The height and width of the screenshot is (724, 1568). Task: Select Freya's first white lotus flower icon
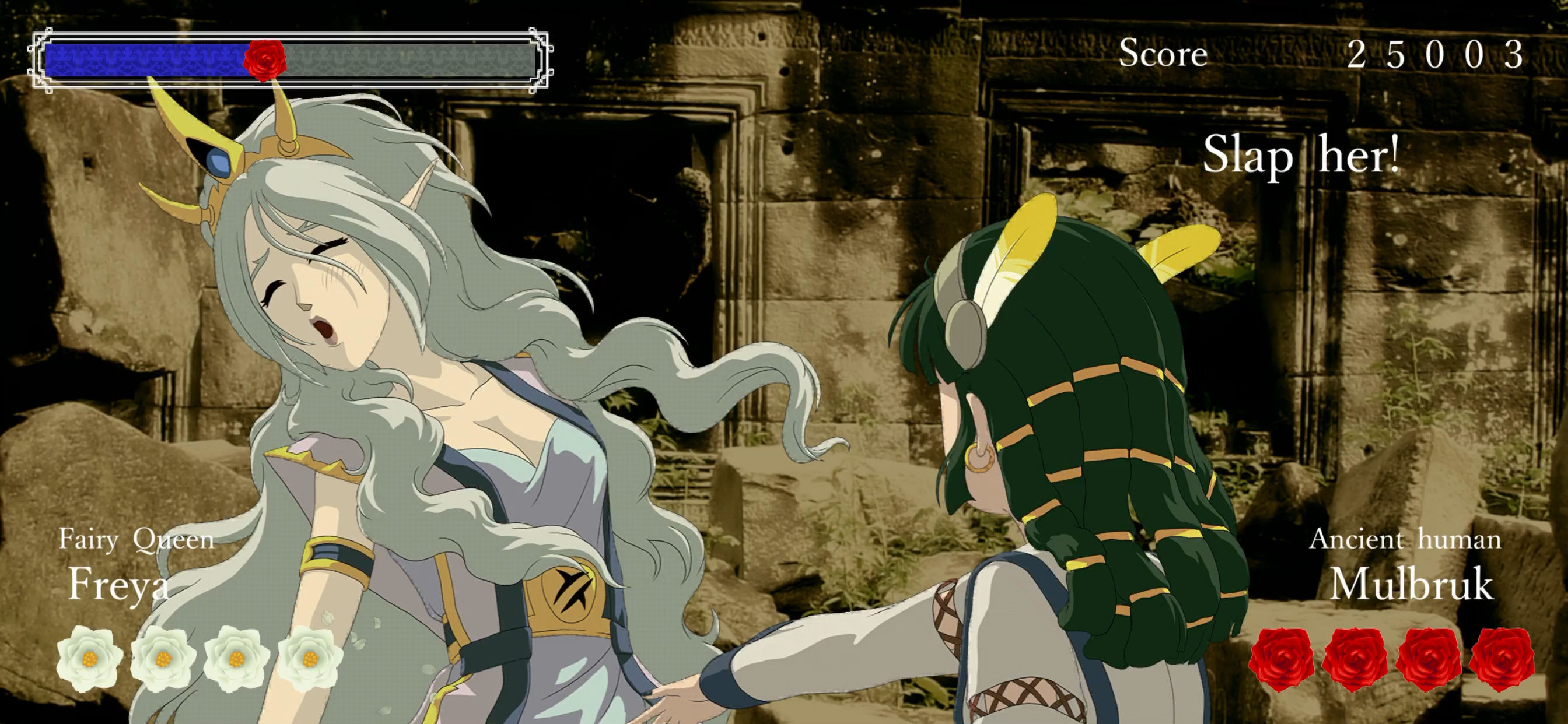[88, 658]
